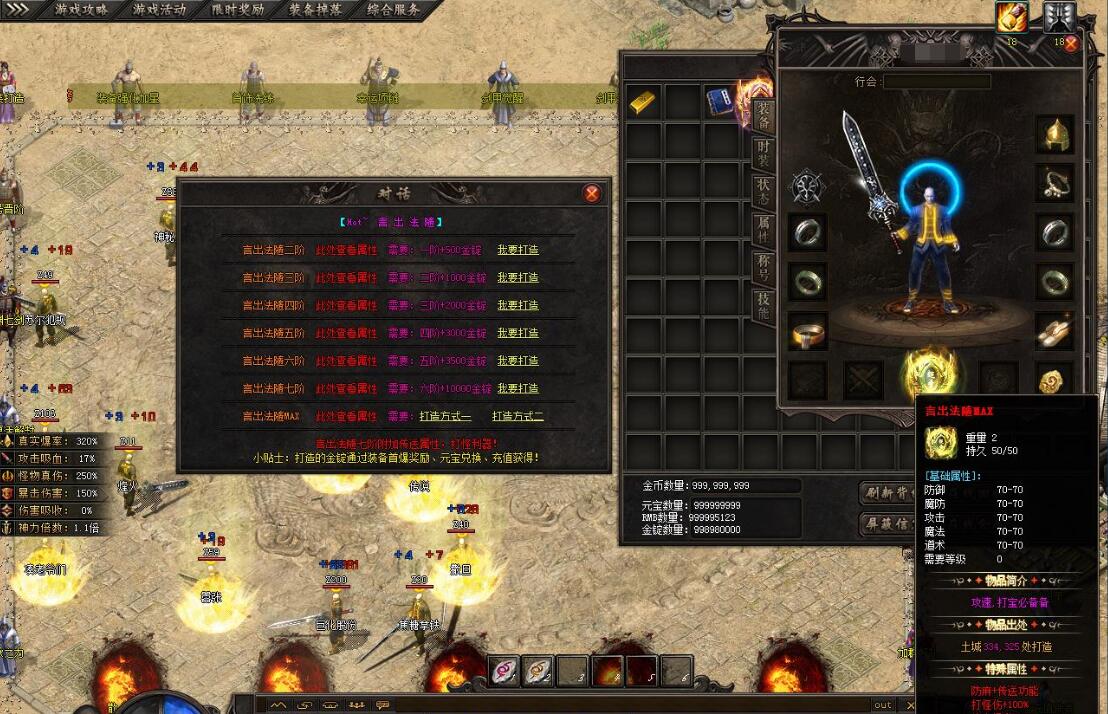This screenshot has width=1108, height=714.
Task: Forge 言出法随五阶 via its 我要打造 link
Action: click(518, 333)
